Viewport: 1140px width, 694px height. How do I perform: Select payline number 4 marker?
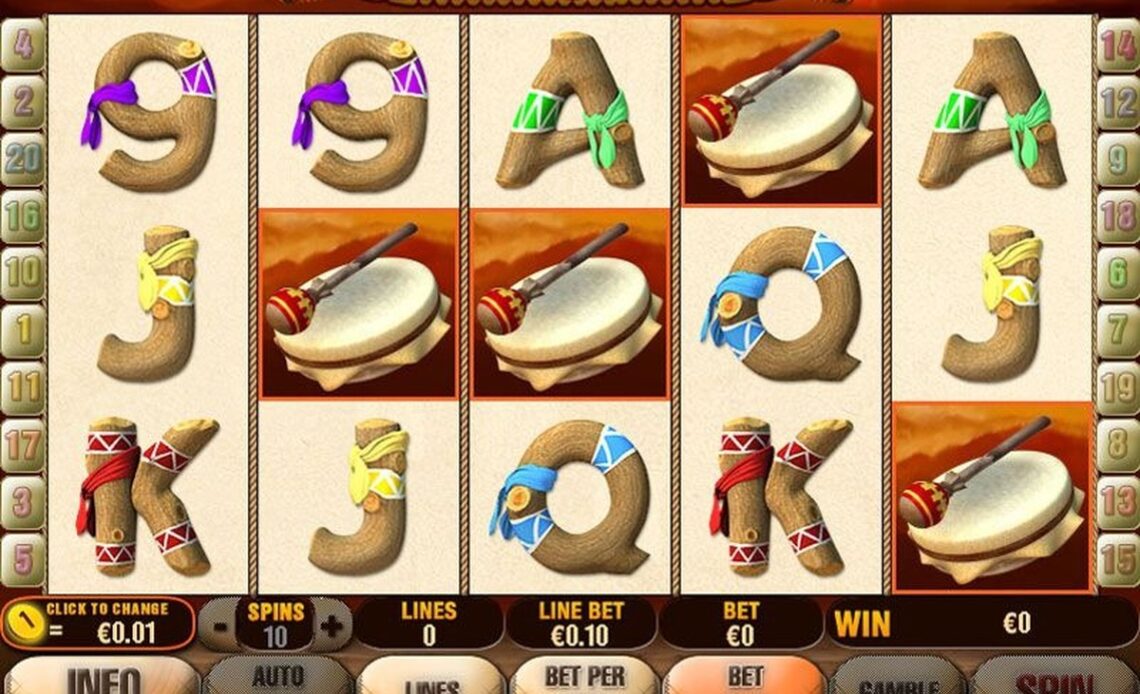[x=22, y=47]
